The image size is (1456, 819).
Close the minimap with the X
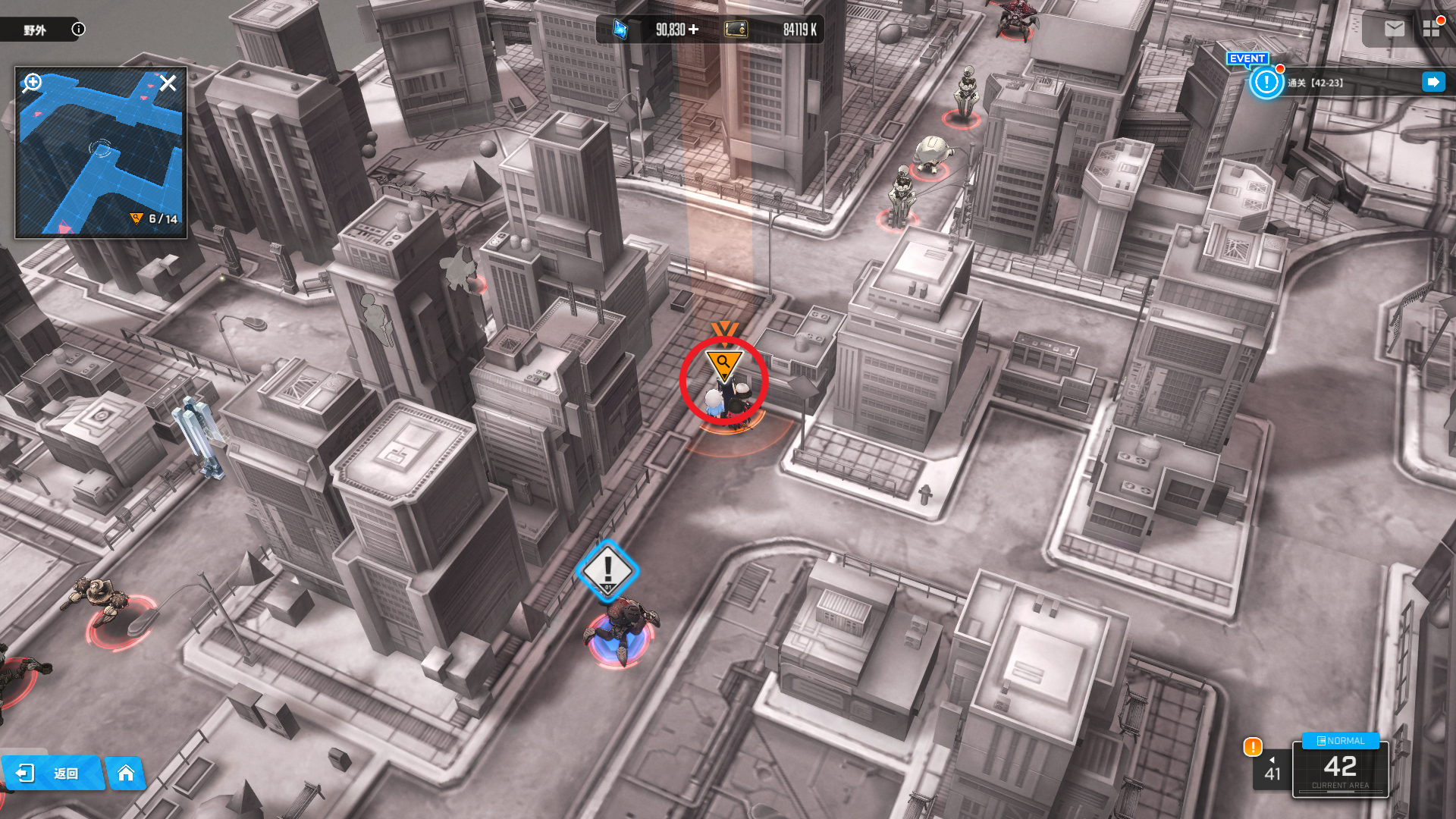pos(168,83)
